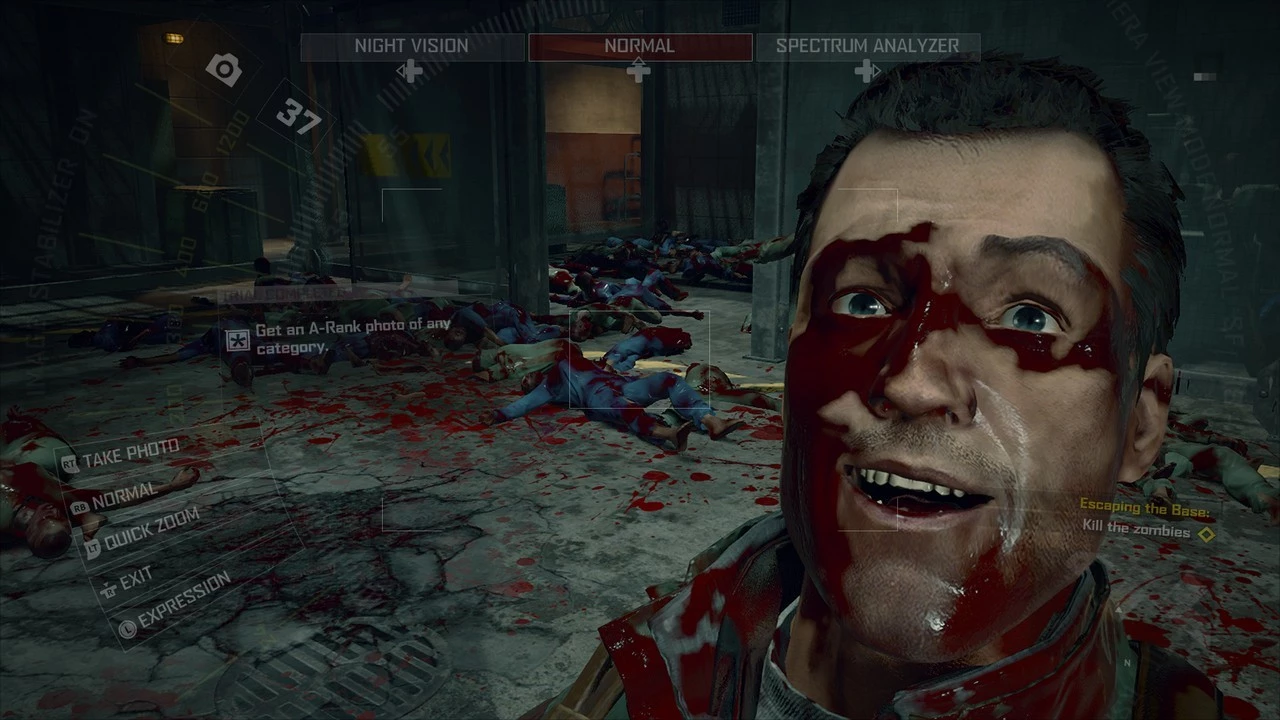Screen dimensions: 1280x720
Task: Choose the Spectrum Analyzer mode
Action: coord(867,46)
